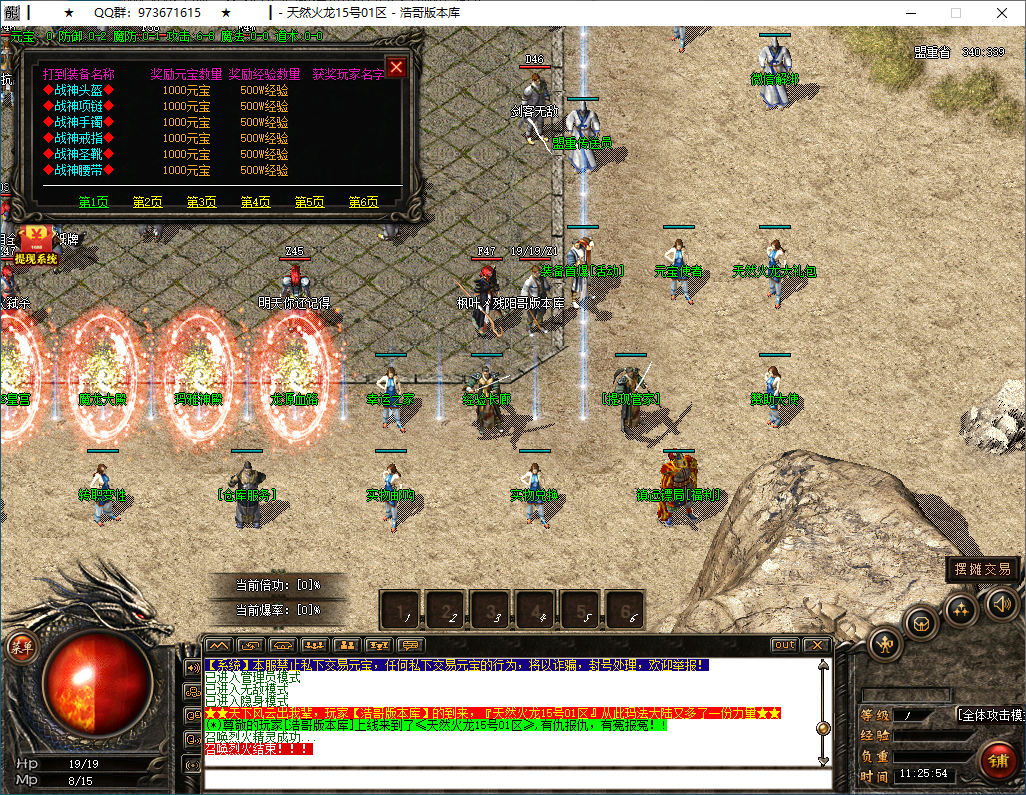1026x795 pixels.
Task: Open the bag chest icon
Action: [921, 624]
